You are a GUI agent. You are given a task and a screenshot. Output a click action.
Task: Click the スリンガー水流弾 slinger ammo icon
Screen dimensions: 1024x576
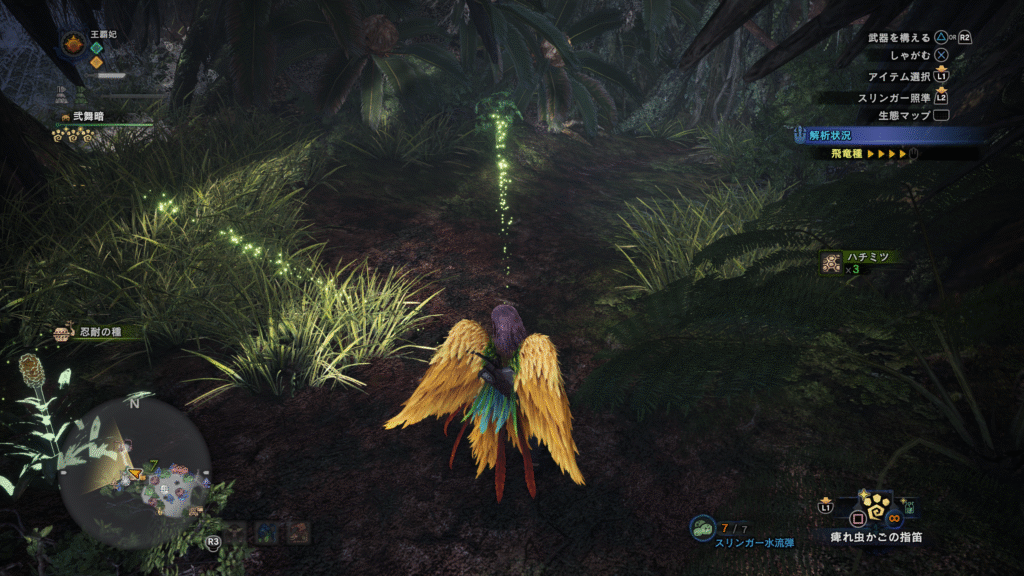coord(703,528)
